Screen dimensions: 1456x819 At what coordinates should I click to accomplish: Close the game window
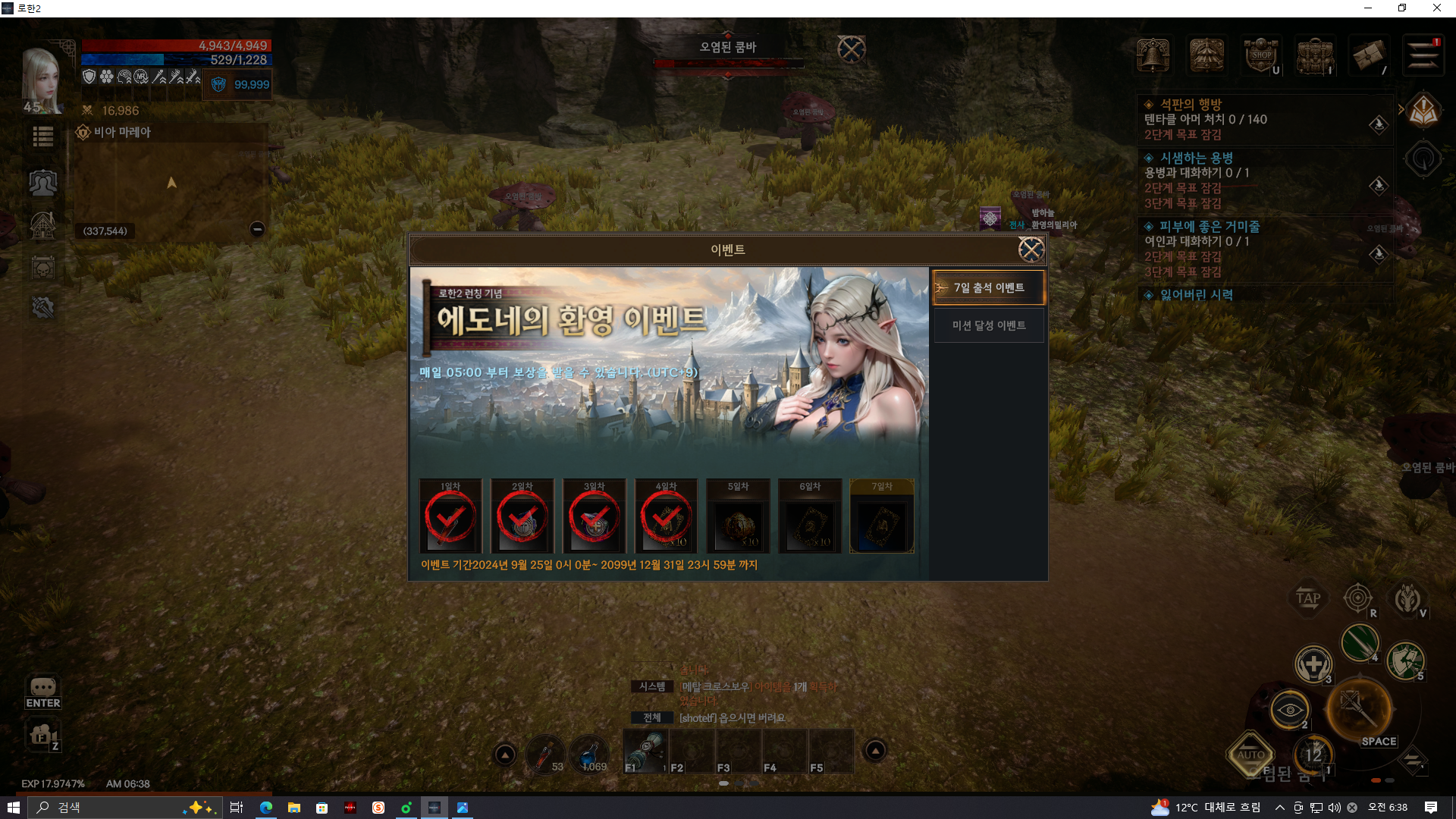tap(1436, 8)
